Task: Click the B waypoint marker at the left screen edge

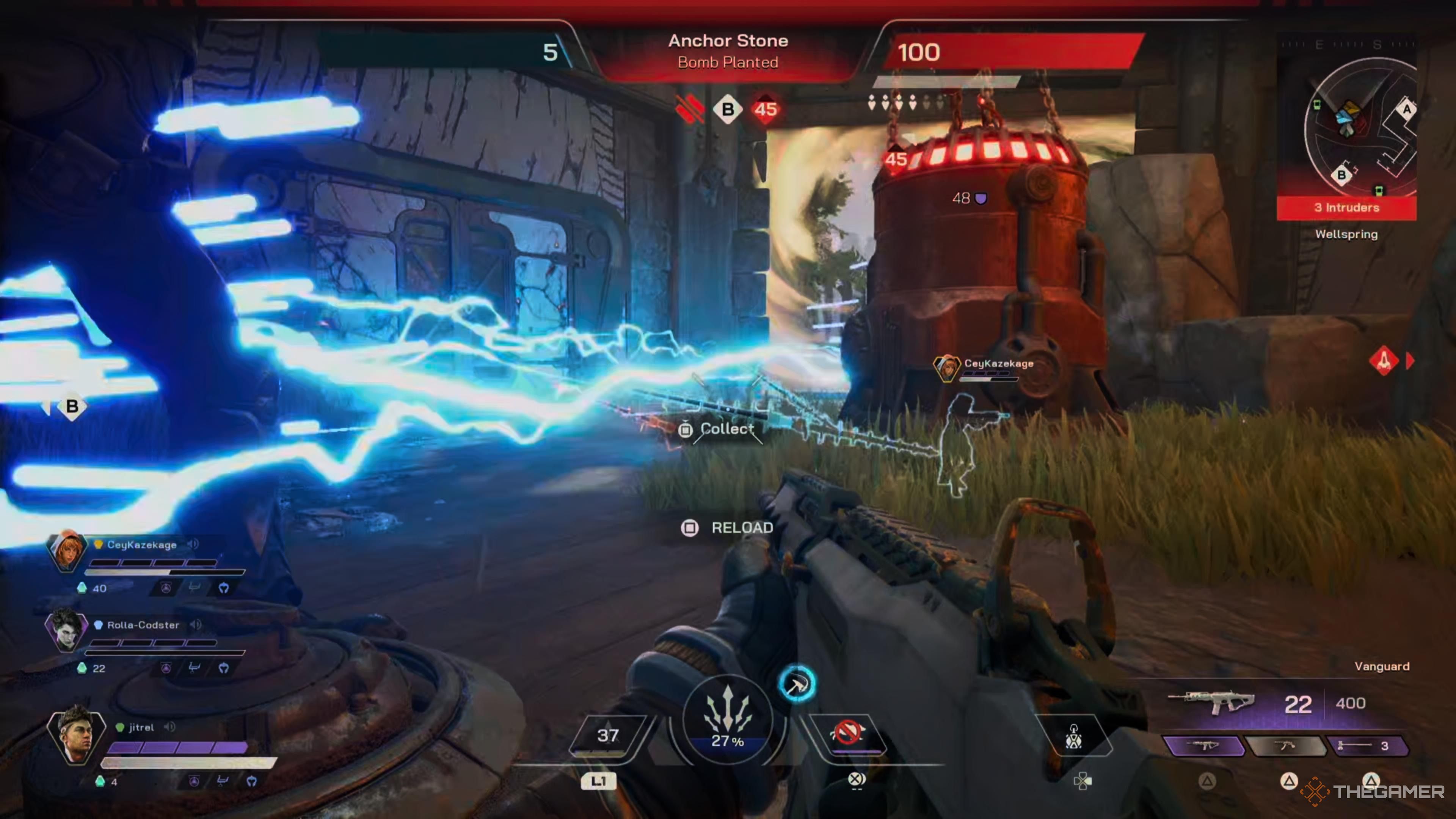Action: [x=72, y=406]
